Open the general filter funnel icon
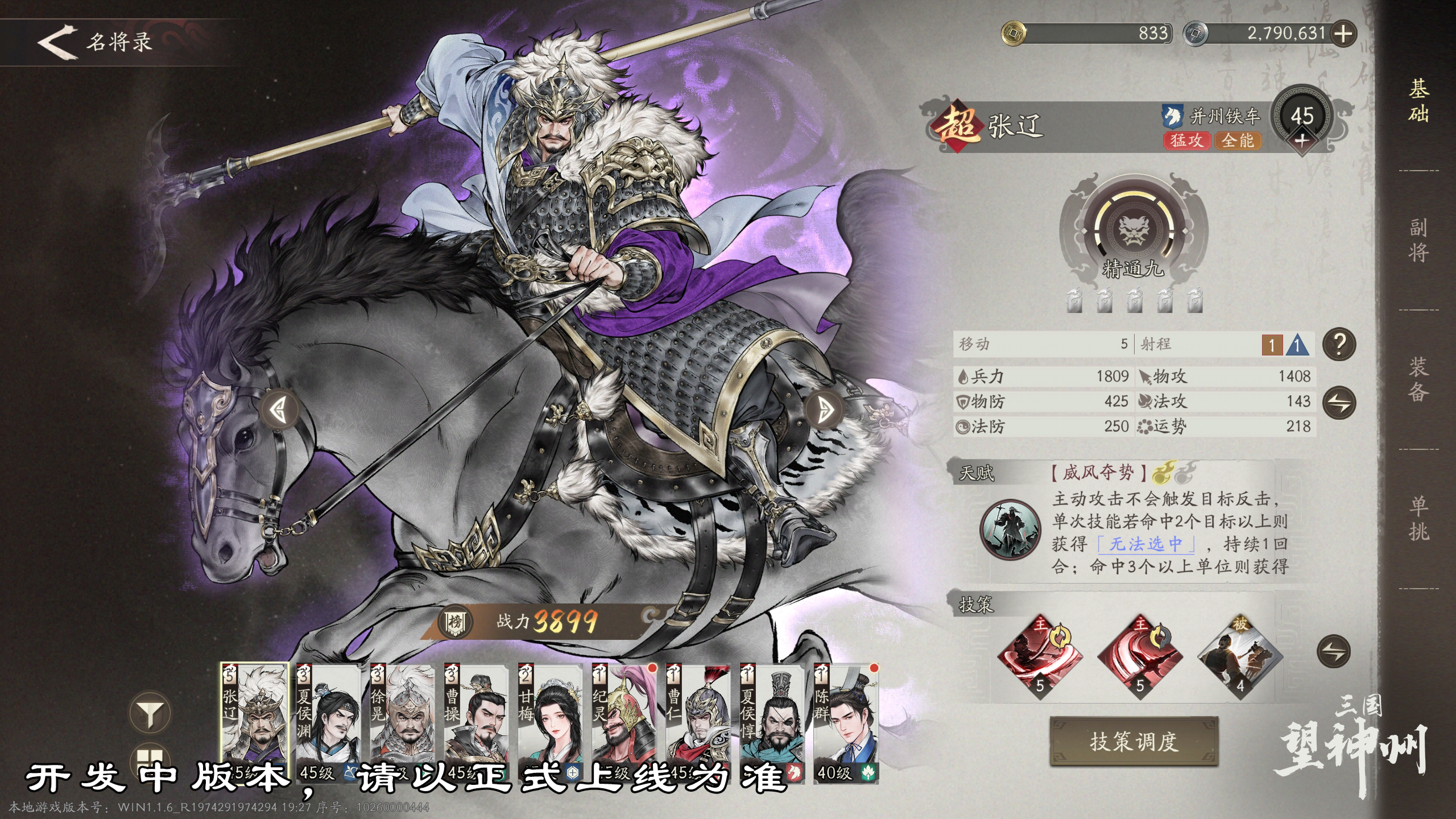The image size is (1456, 819). click(x=150, y=713)
